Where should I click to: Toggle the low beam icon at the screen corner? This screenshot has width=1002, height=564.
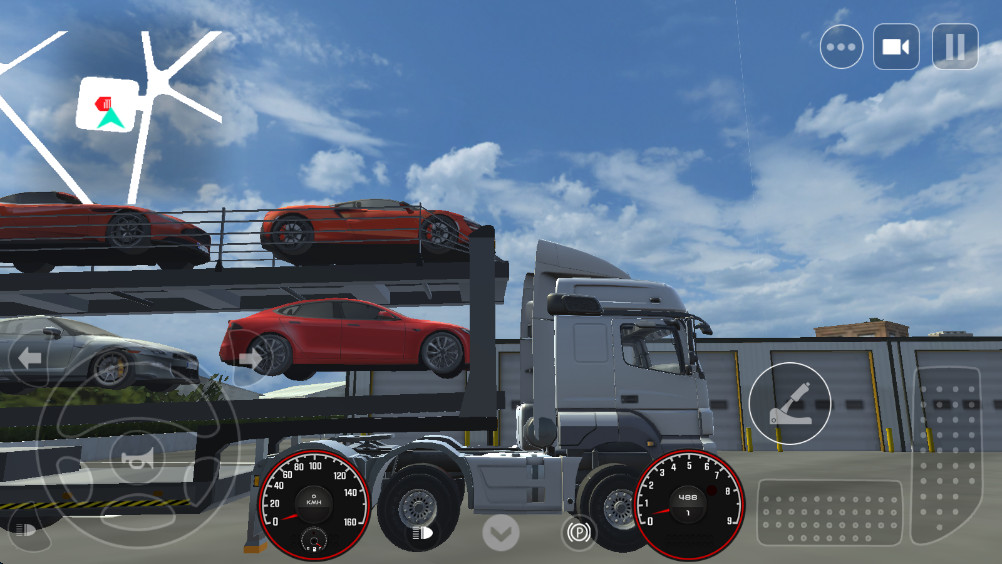[x=21, y=530]
